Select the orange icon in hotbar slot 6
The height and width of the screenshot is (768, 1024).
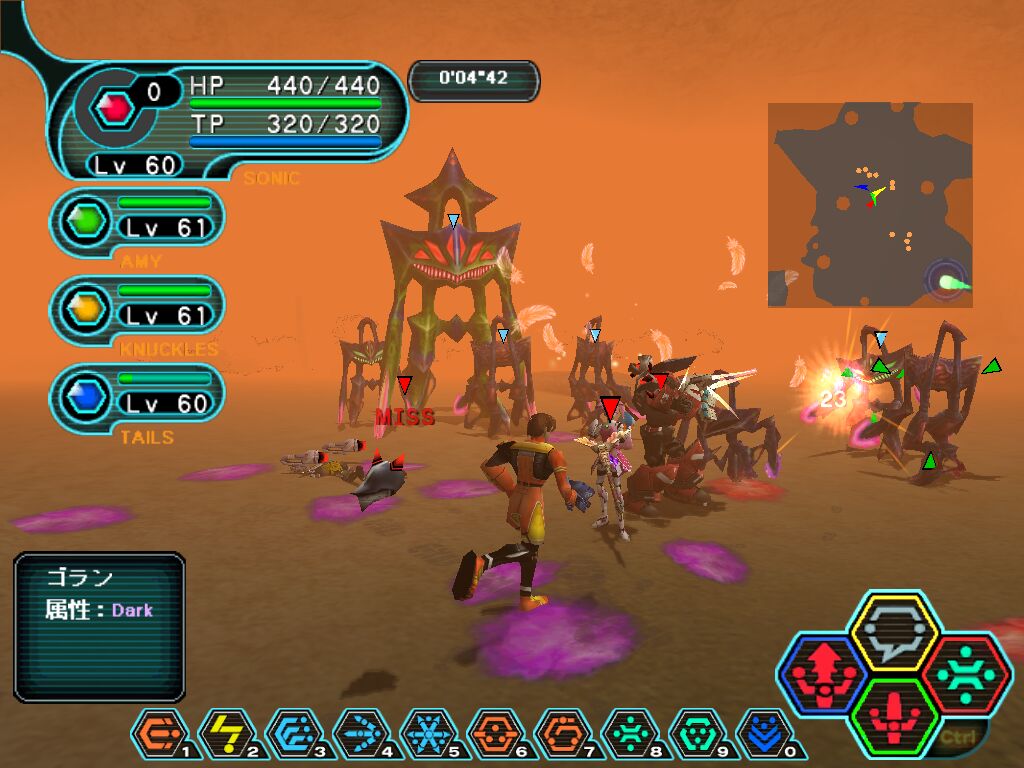(495, 735)
